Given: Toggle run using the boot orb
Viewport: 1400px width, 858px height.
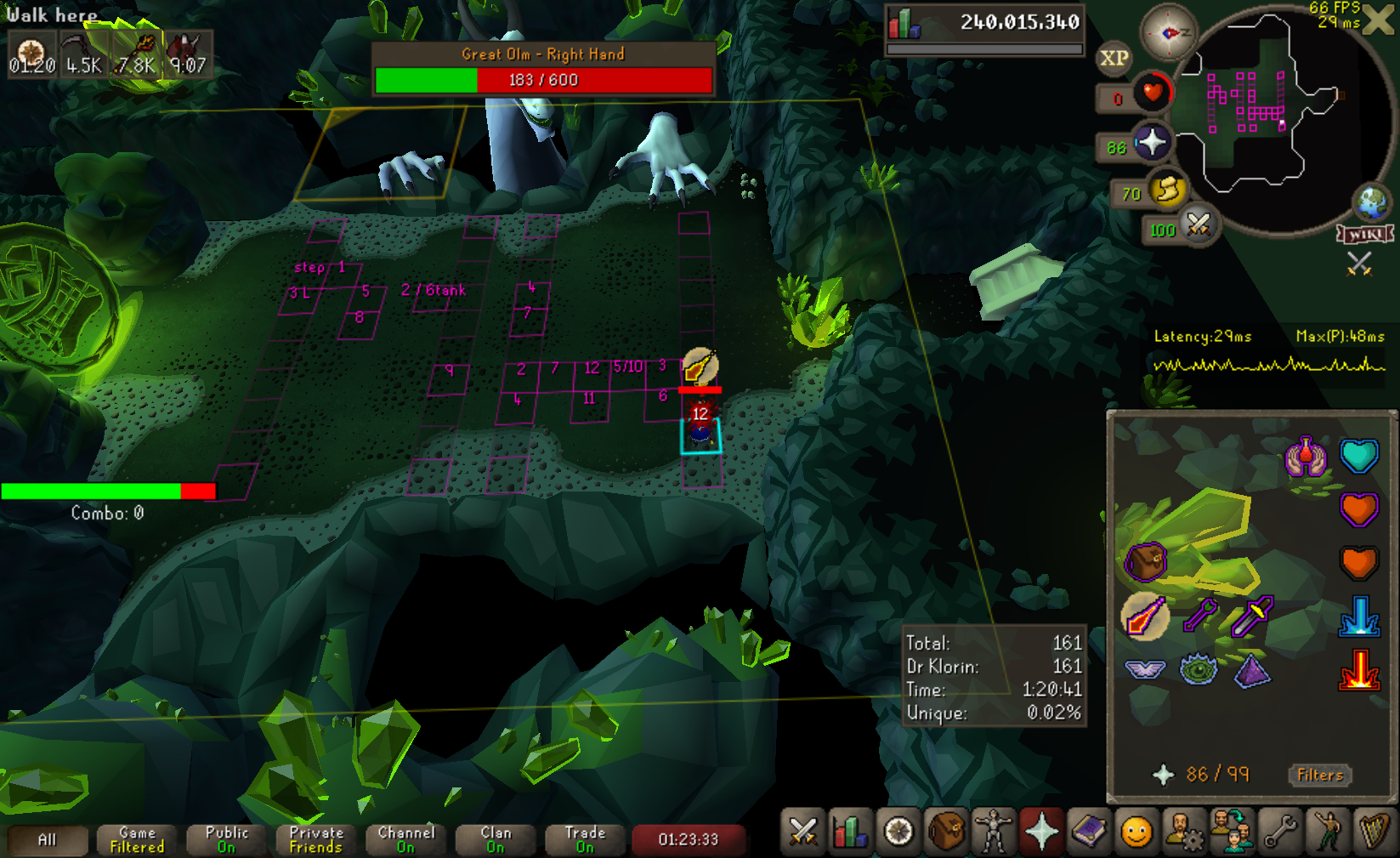Looking at the screenshot, I should pos(1167,190).
